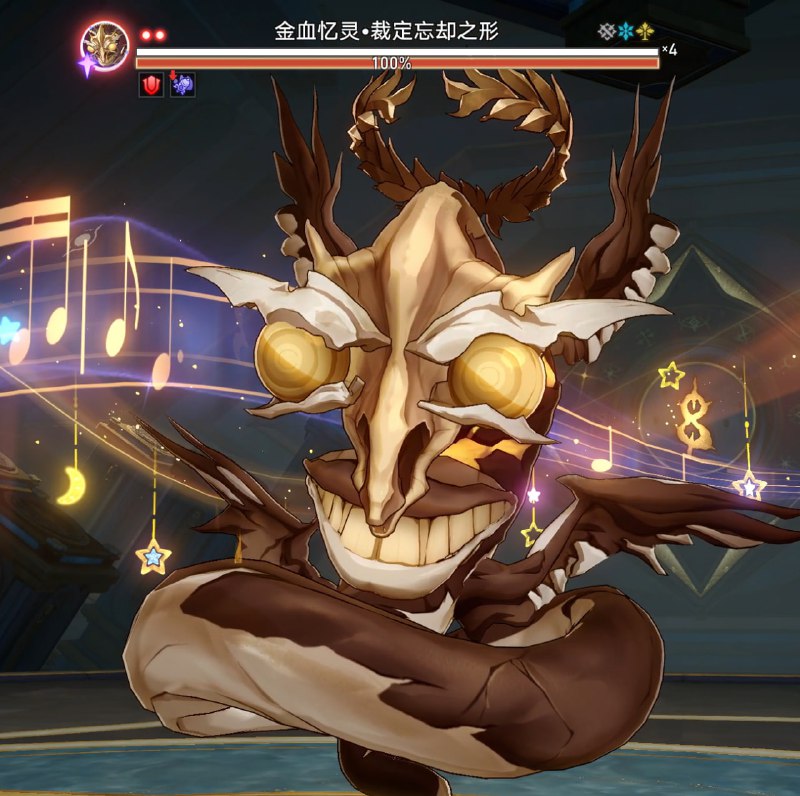The height and width of the screenshot is (796, 800).
Task: Inspect the red shield buff icon
Action: tap(150, 85)
